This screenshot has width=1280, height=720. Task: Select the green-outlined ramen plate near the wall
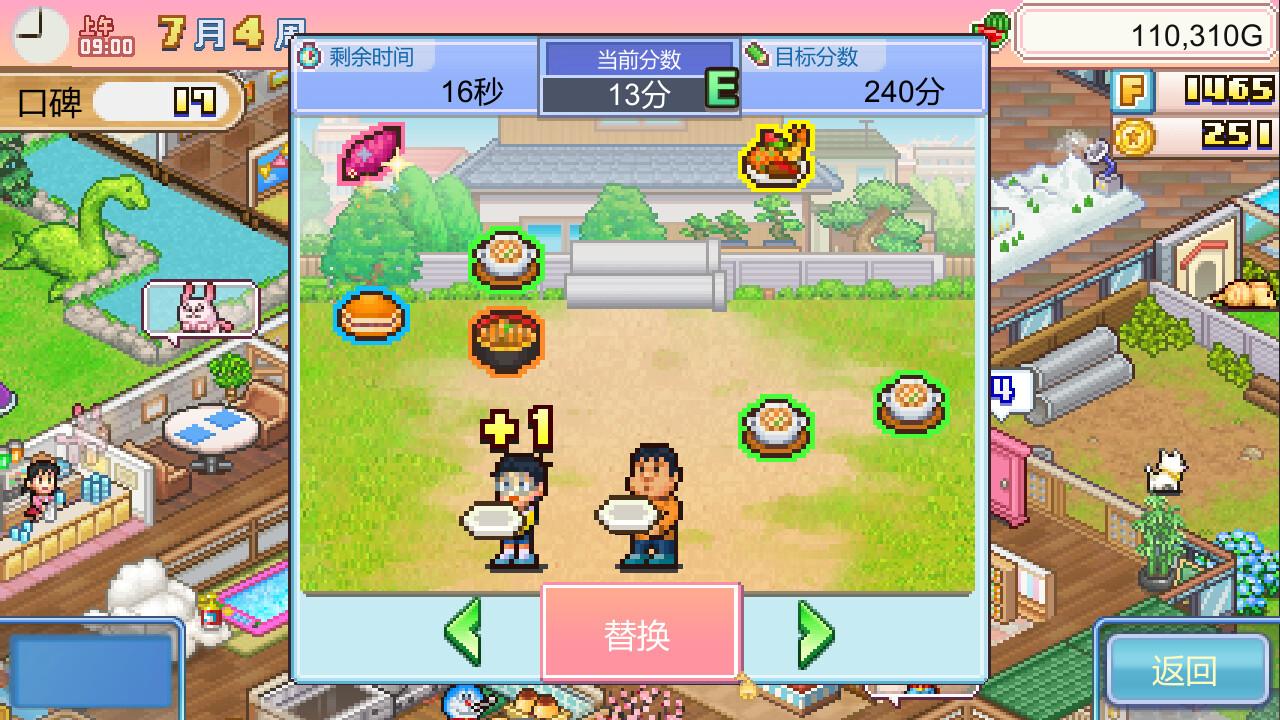click(x=504, y=257)
